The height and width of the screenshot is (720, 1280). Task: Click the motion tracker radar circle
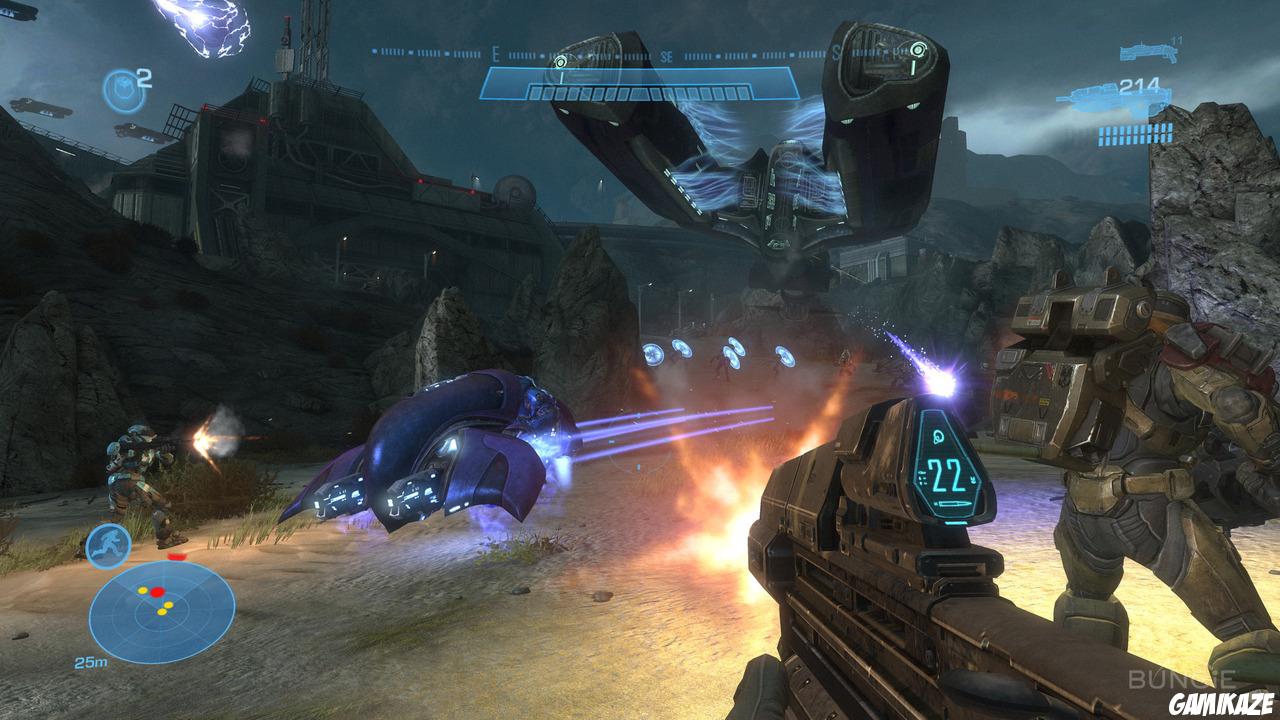coord(160,610)
